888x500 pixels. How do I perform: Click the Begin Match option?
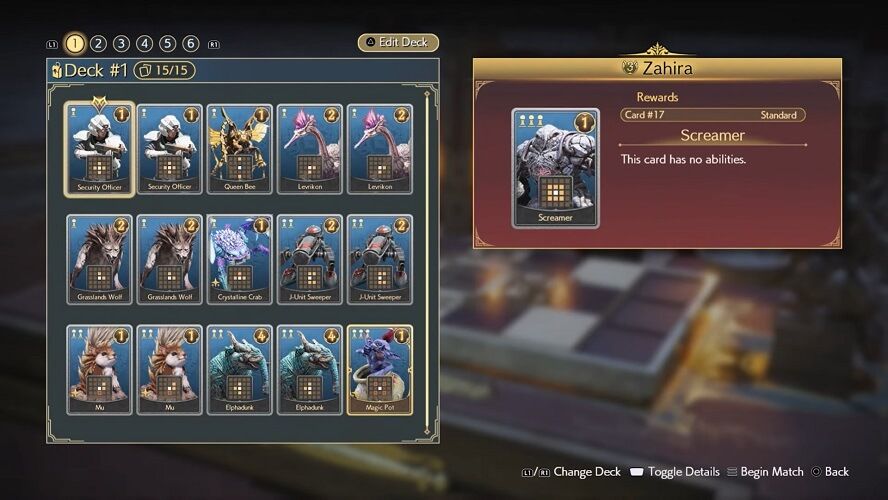(767, 472)
